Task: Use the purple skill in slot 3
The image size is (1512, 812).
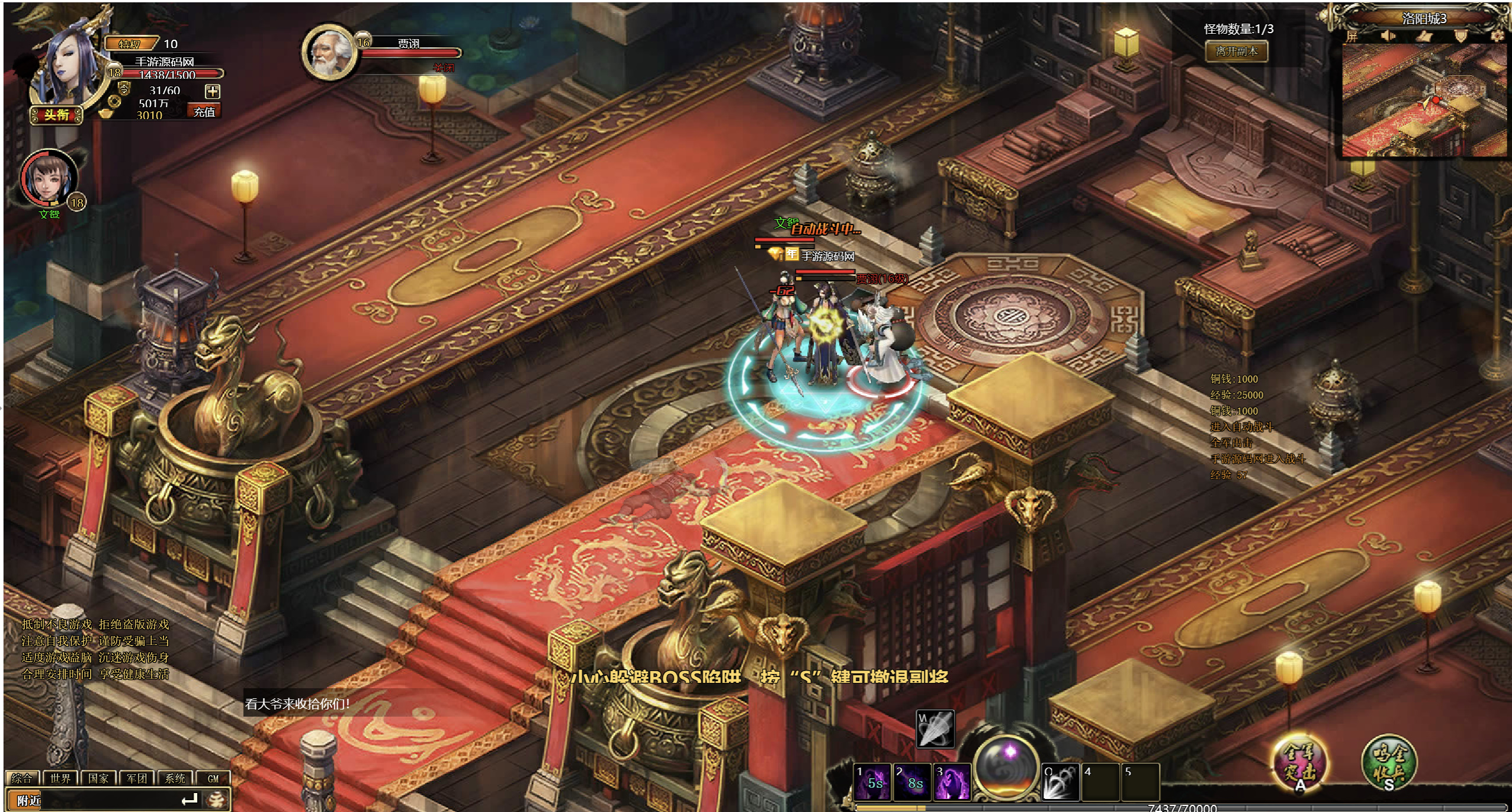Action: click(x=952, y=781)
